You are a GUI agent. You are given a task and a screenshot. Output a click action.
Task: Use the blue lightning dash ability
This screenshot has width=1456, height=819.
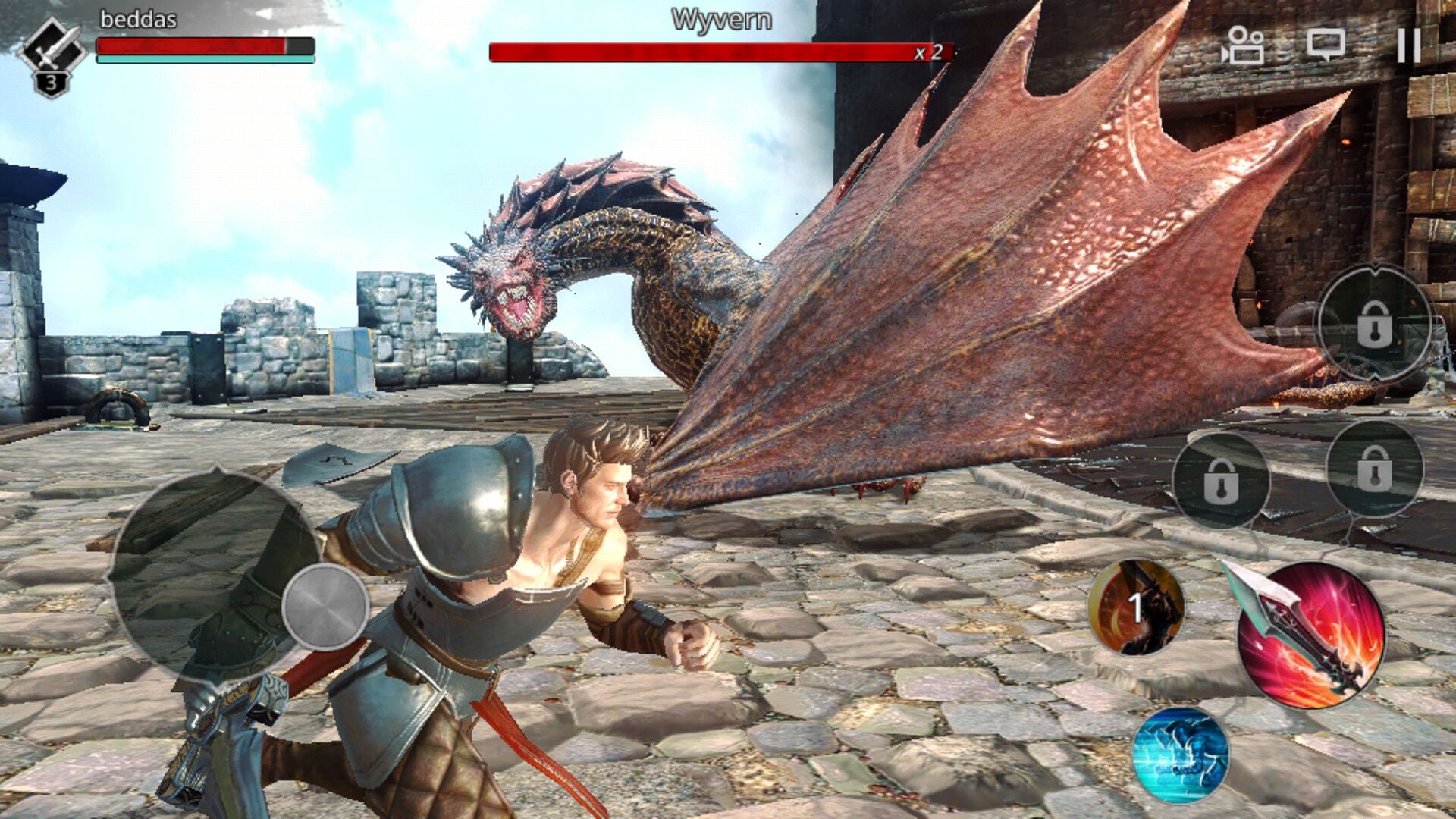[1181, 755]
